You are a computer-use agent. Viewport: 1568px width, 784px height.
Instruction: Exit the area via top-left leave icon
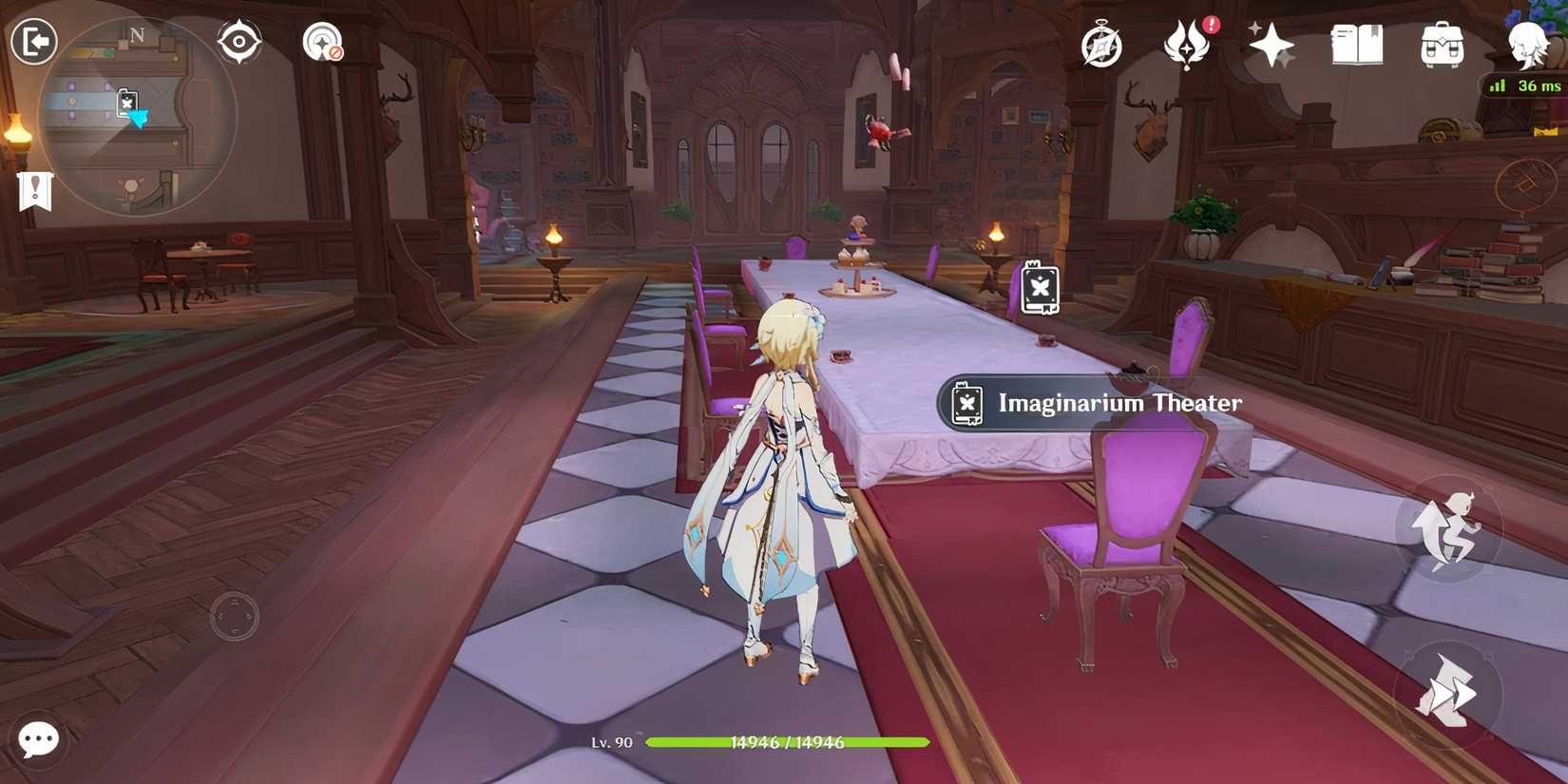click(33, 40)
